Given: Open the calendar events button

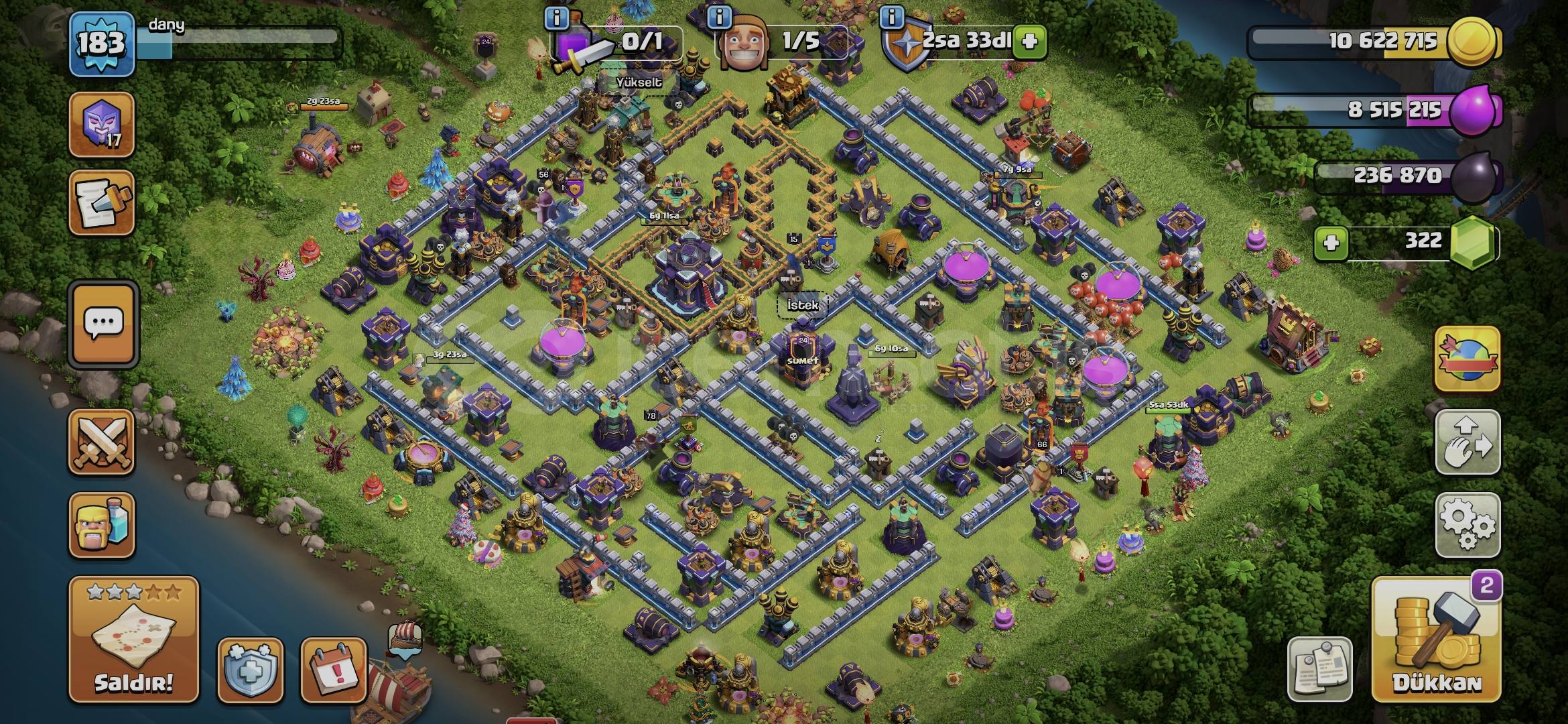Looking at the screenshot, I should click(x=334, y=670).
